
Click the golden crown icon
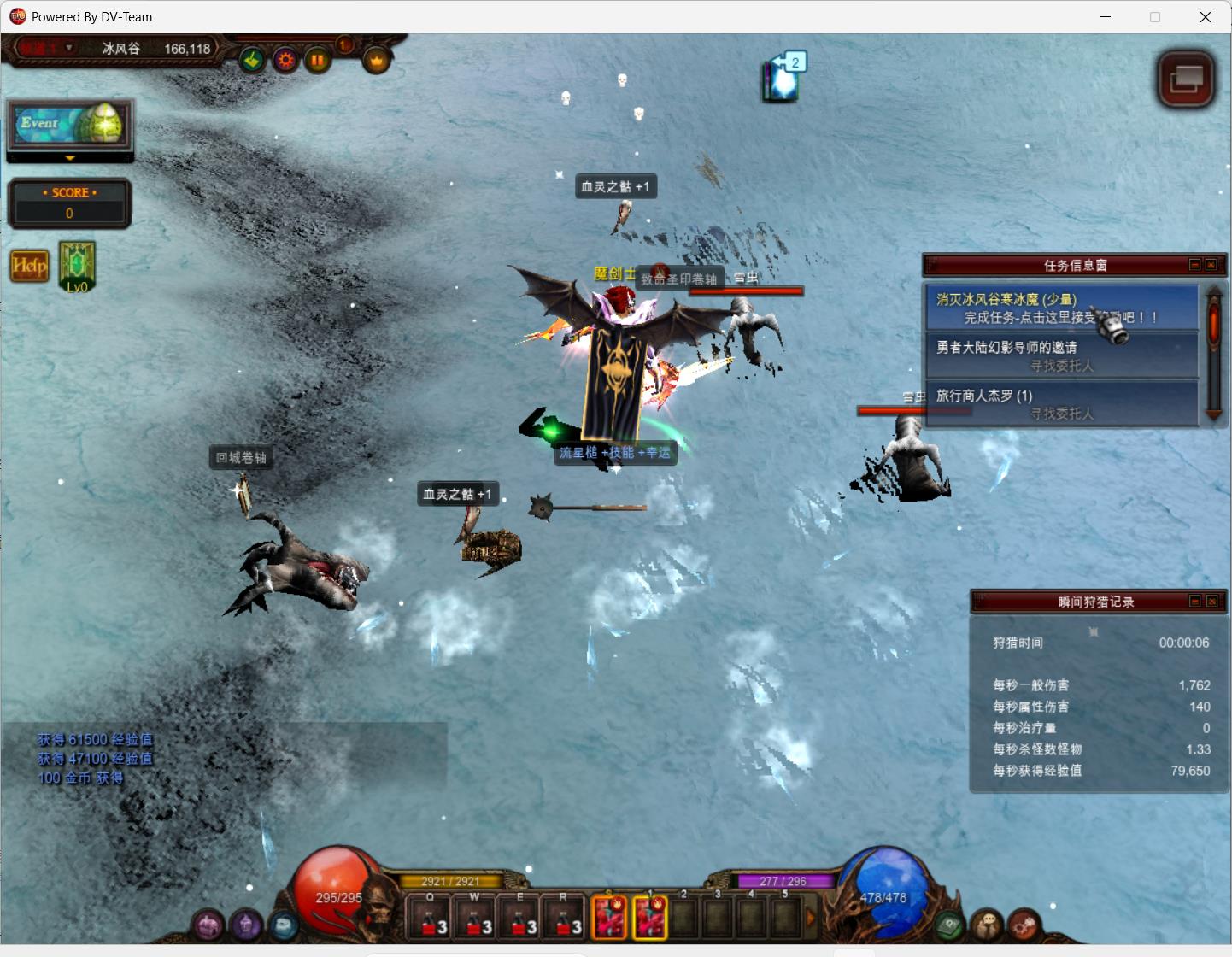click(376, 60)
